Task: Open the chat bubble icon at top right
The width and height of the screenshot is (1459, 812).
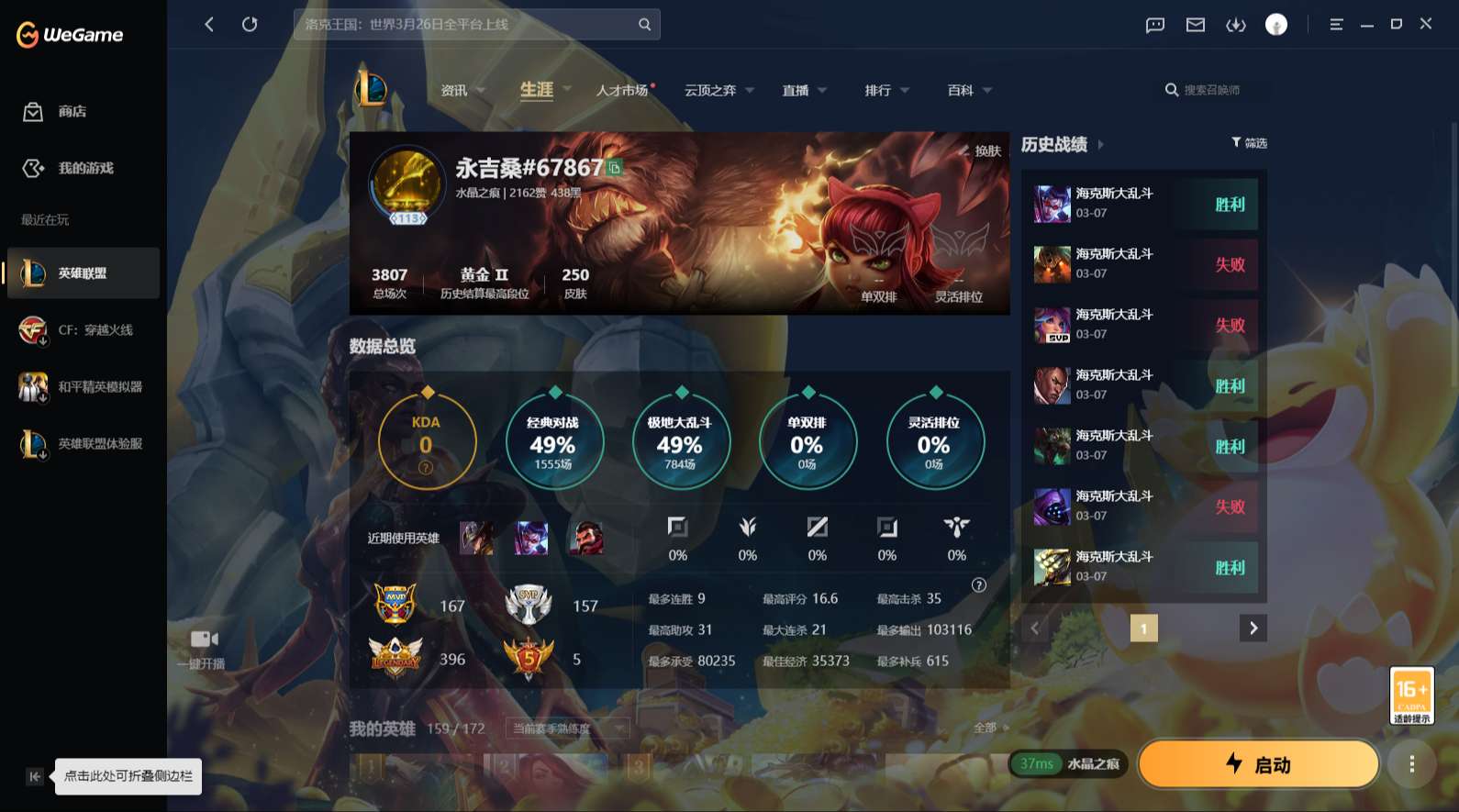Action: tap(1154, 25)
